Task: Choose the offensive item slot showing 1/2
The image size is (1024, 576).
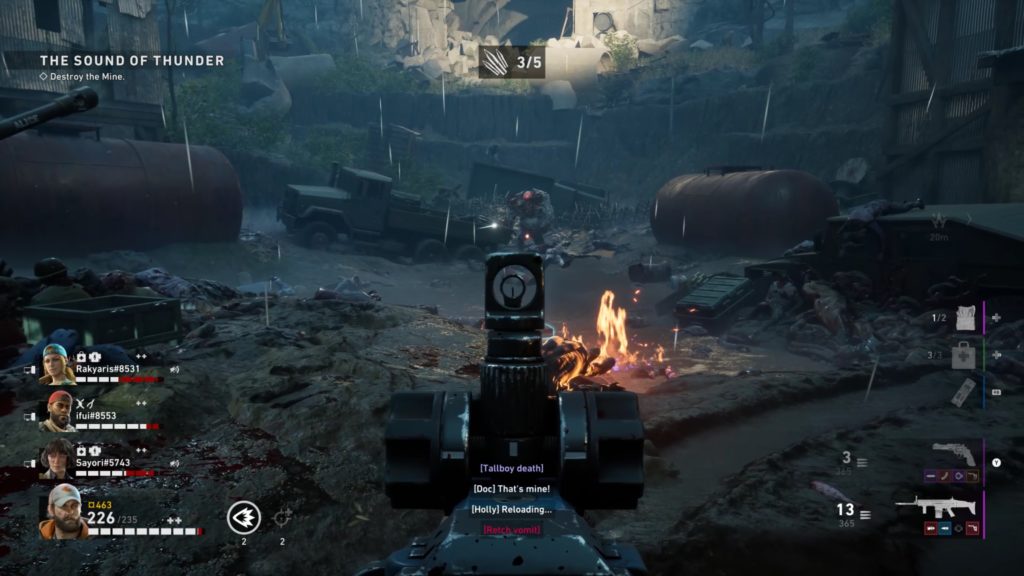Action: [965, 319]
